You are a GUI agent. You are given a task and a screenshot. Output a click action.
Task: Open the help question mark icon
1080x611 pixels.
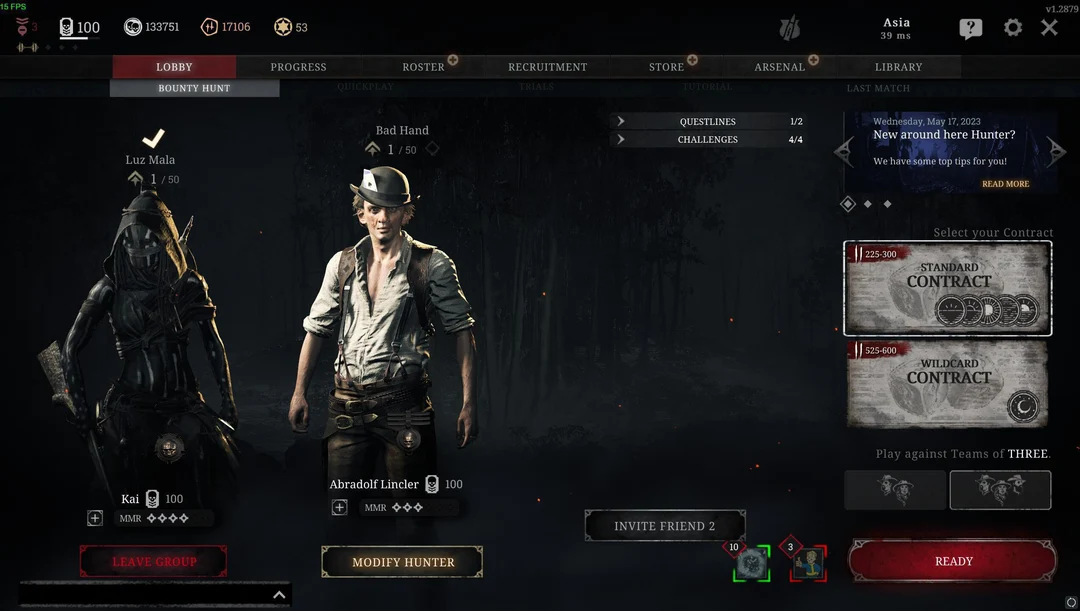pyautogui.click(x=970, y=29)
